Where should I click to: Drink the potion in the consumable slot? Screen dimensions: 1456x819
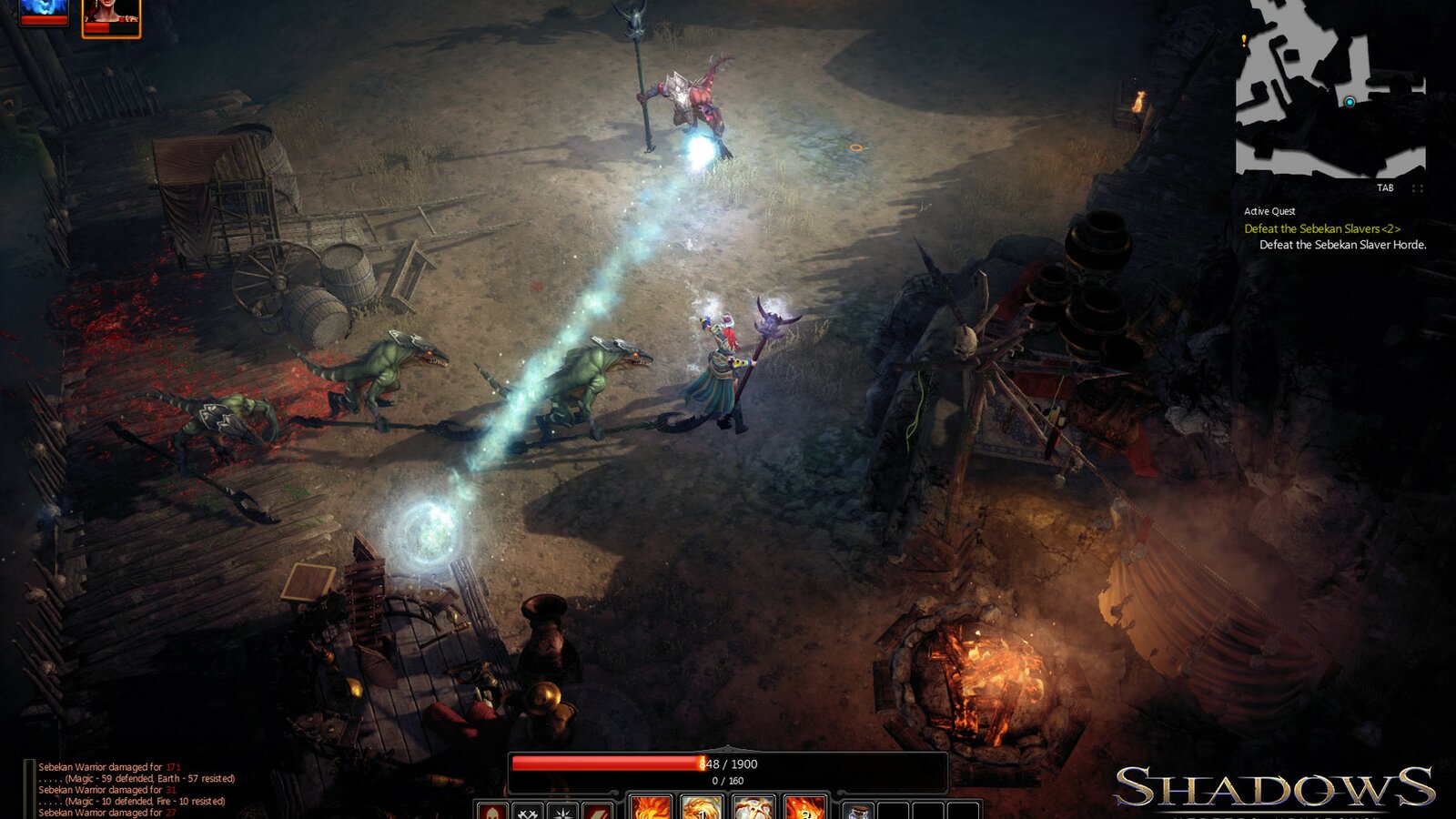coord(859,810)
